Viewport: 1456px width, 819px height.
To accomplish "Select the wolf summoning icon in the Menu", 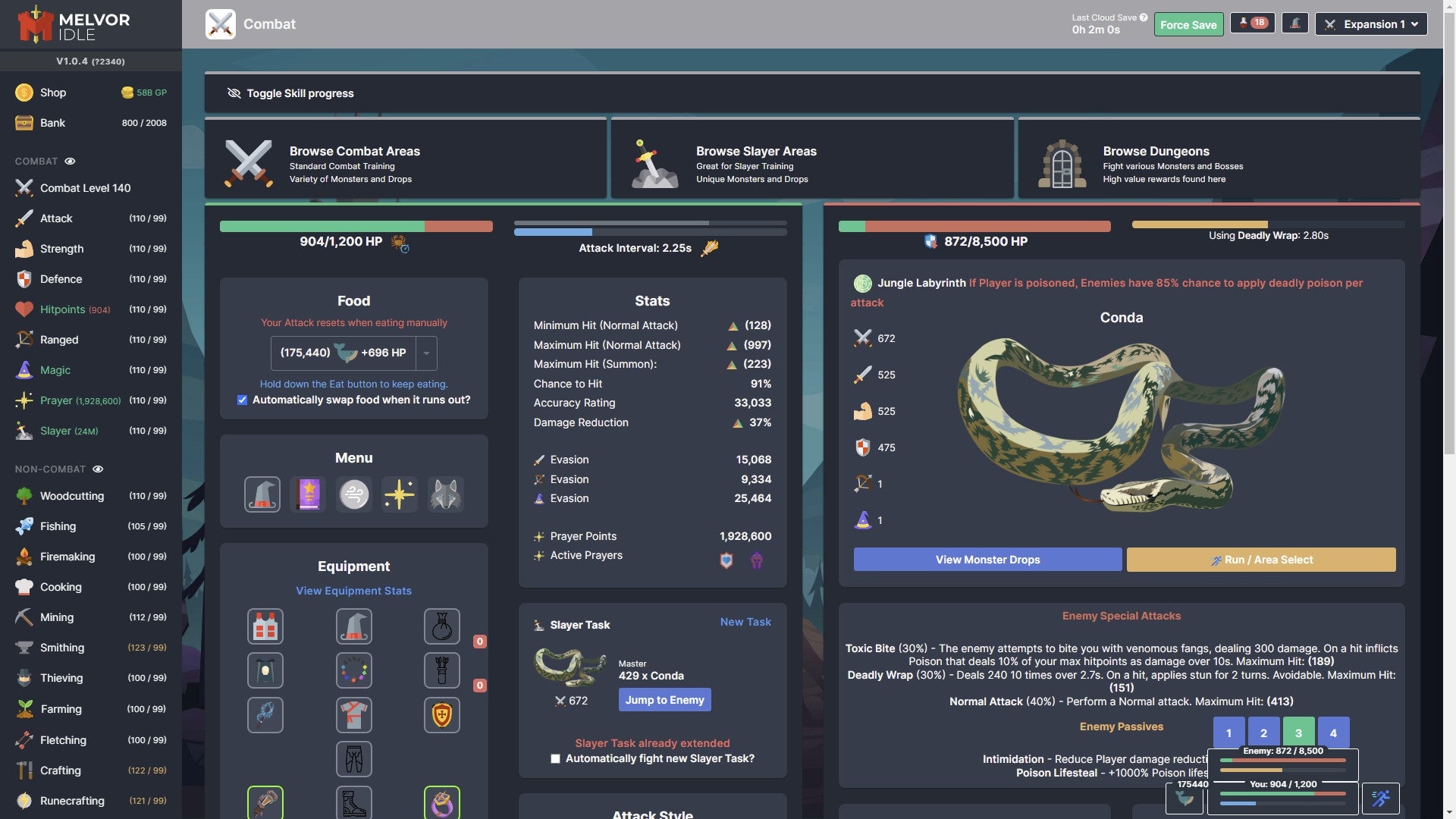I will (x=445, y=494).
